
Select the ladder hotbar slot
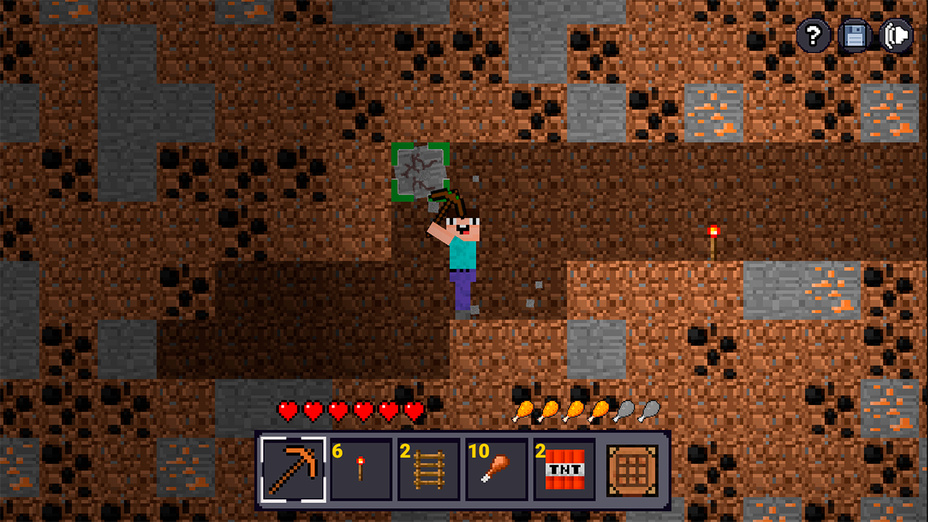429,469
